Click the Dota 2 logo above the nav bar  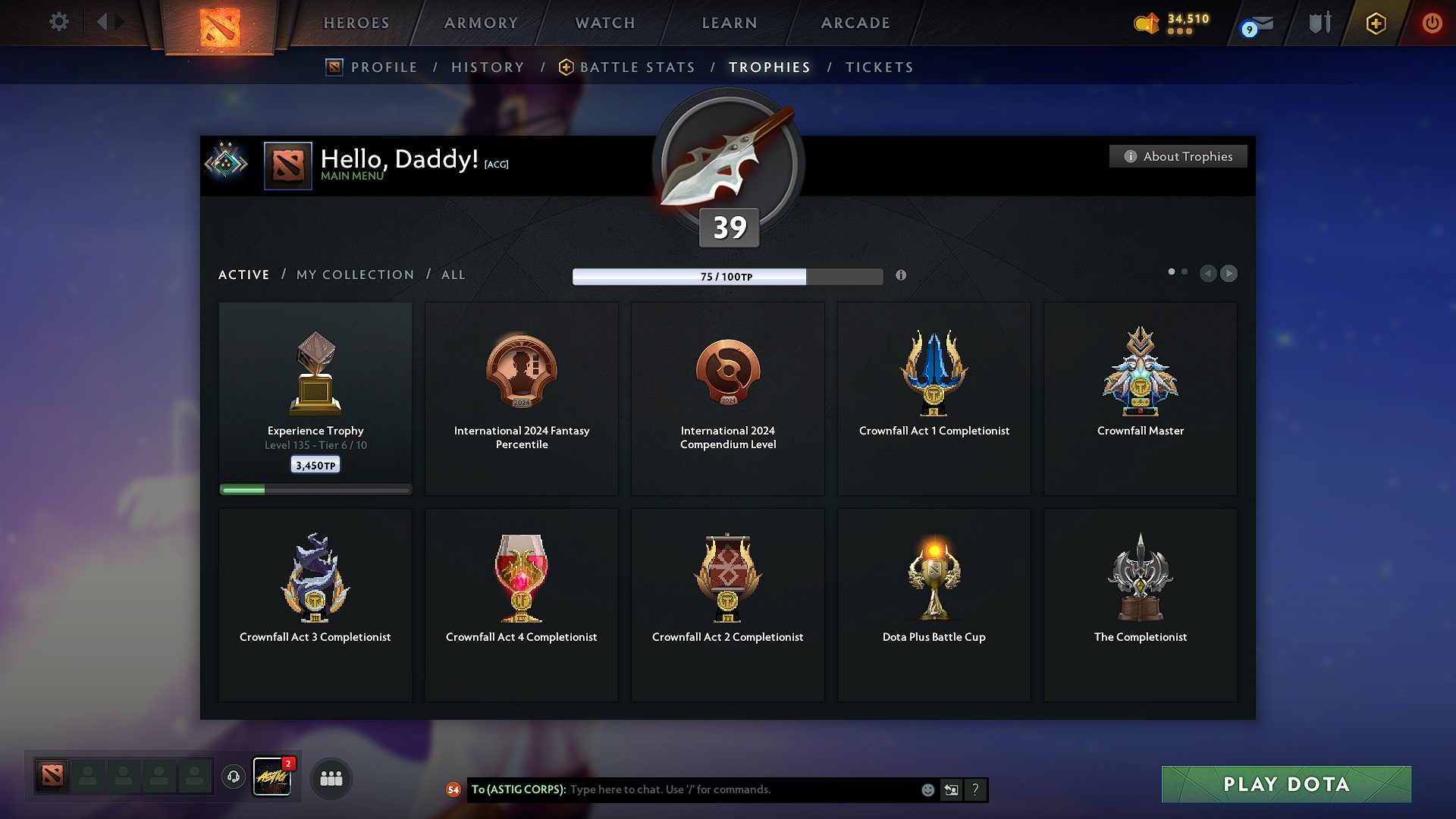coord(219,27)
